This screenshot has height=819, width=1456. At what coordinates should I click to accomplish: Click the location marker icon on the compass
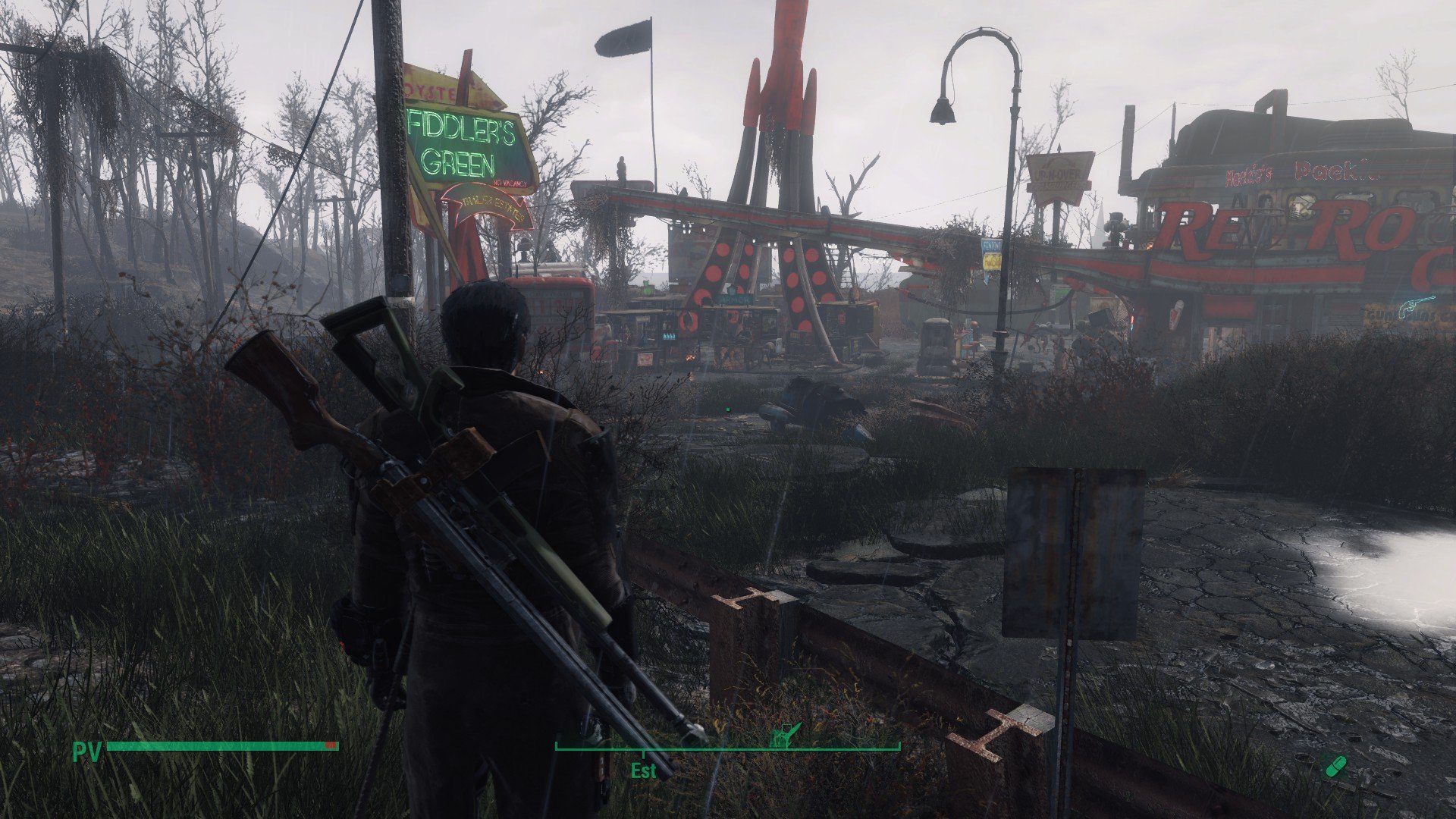[x=785, y=735]
